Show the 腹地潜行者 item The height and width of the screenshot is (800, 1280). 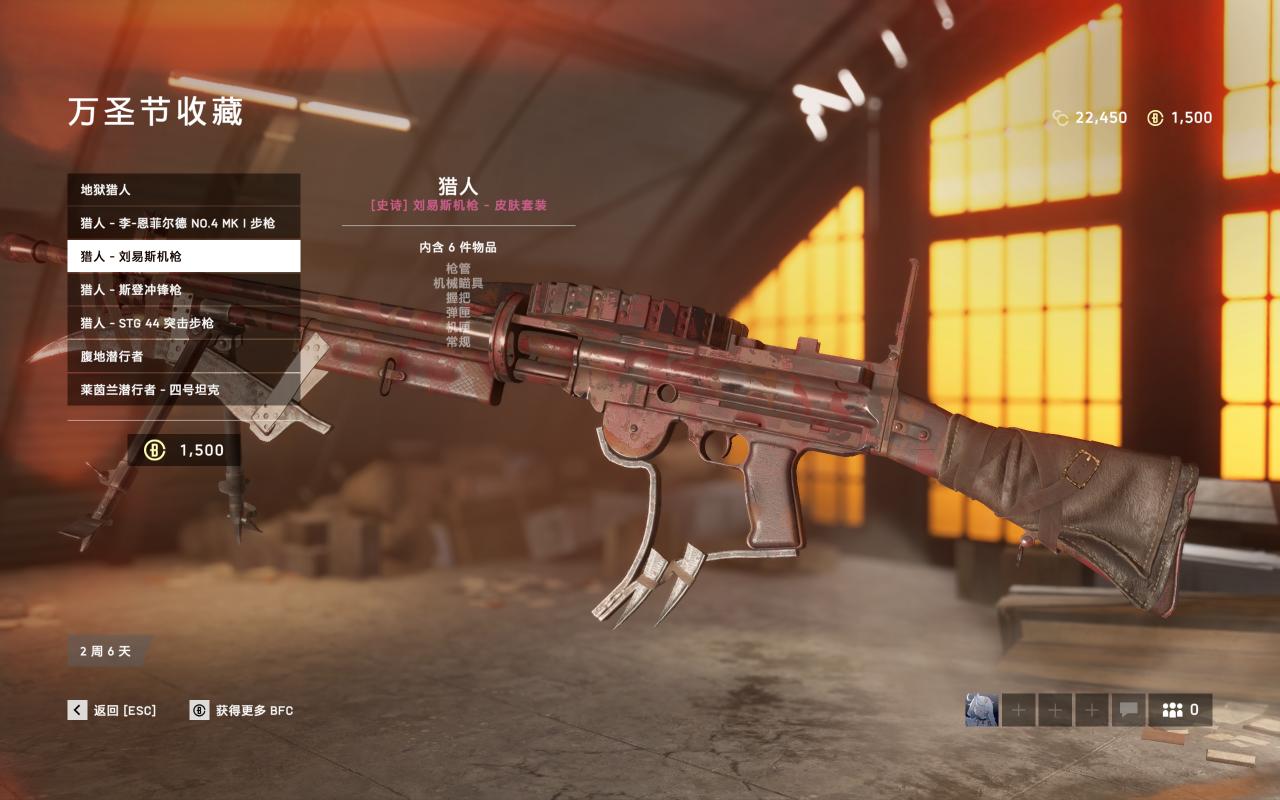pyautogui.click(x=183, y=356)
